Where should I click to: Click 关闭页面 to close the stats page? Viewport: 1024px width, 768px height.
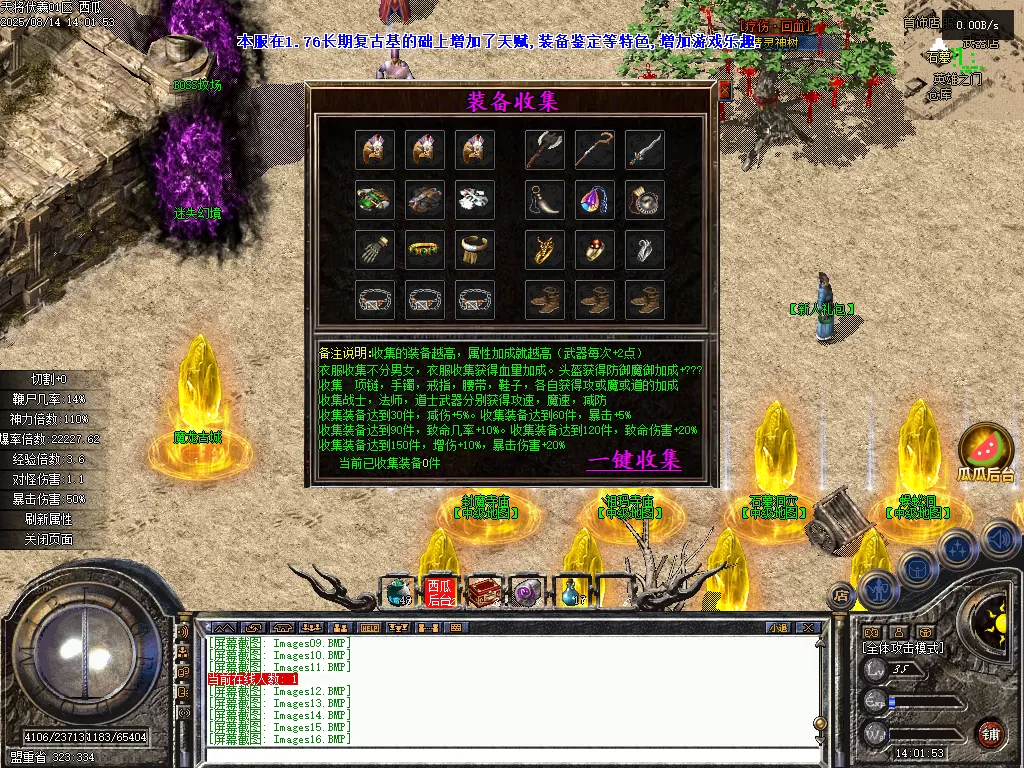pos(49,539)
